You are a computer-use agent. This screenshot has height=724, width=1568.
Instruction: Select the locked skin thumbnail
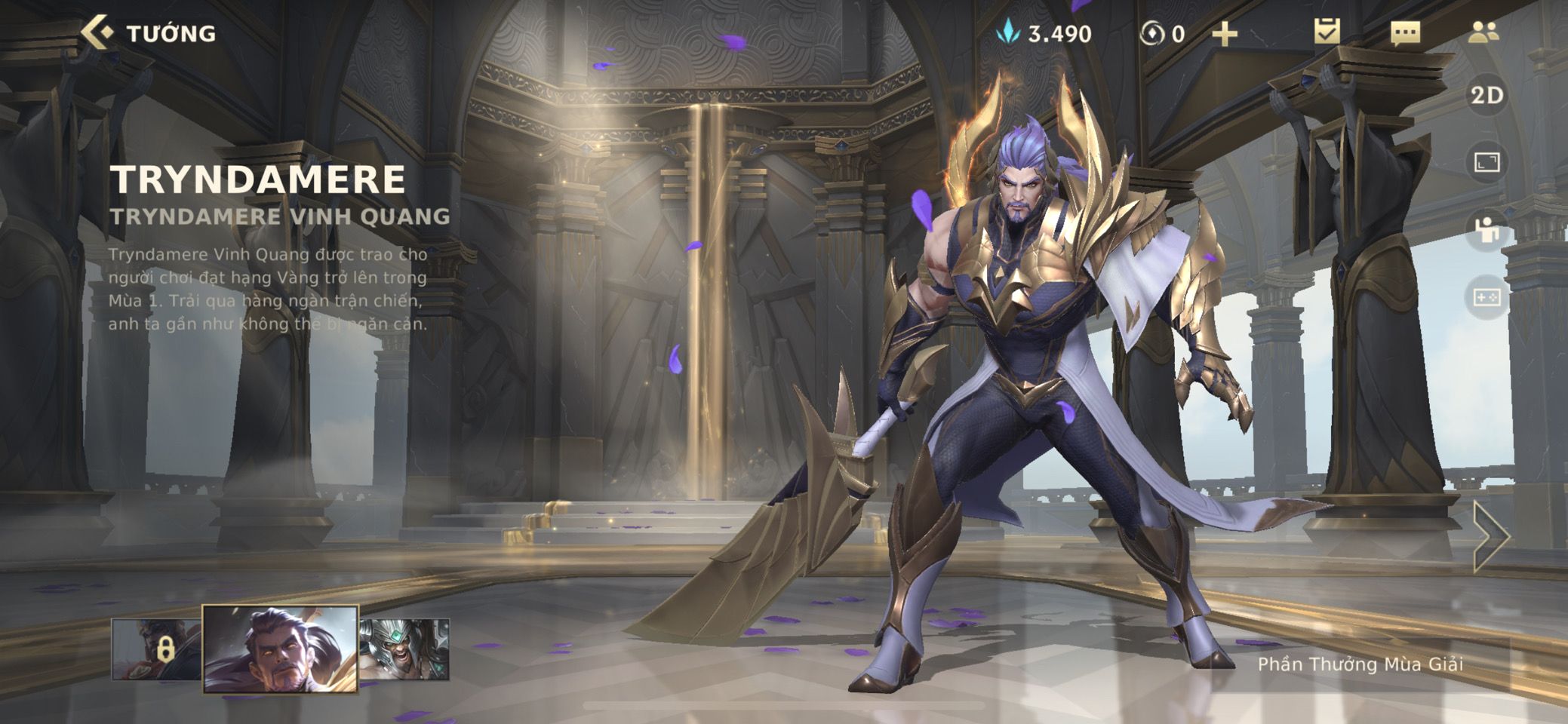(156, 649)
